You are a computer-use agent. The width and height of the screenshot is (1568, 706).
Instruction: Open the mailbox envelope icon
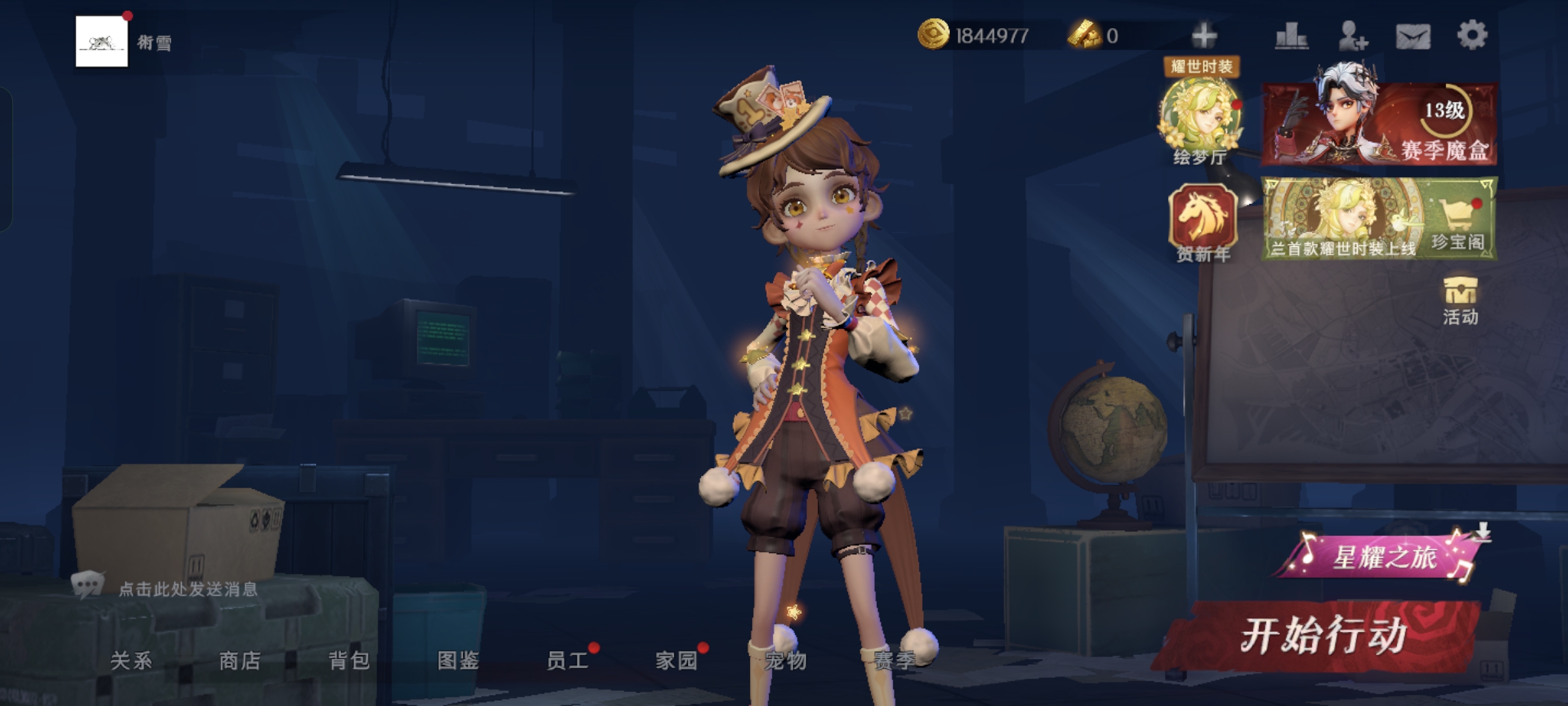pos(1413,36)
